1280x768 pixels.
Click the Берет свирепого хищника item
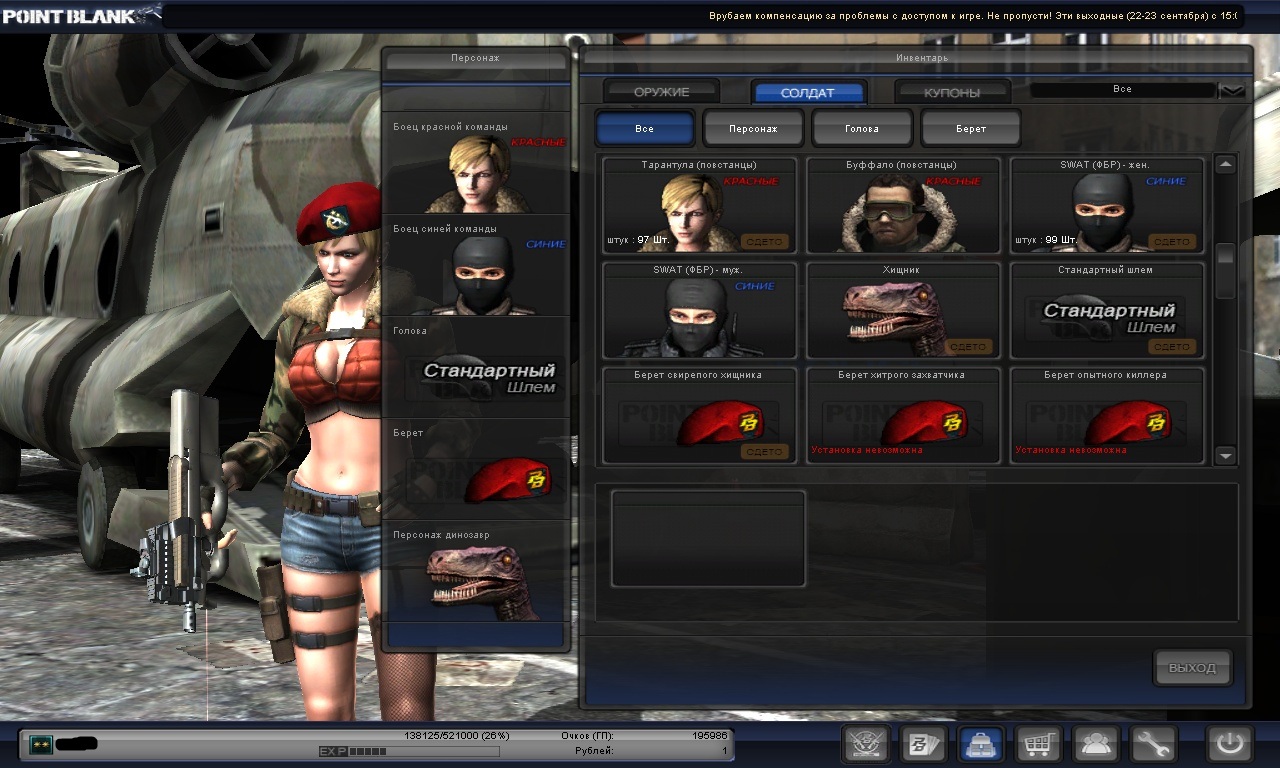click(x=699, y=415)
